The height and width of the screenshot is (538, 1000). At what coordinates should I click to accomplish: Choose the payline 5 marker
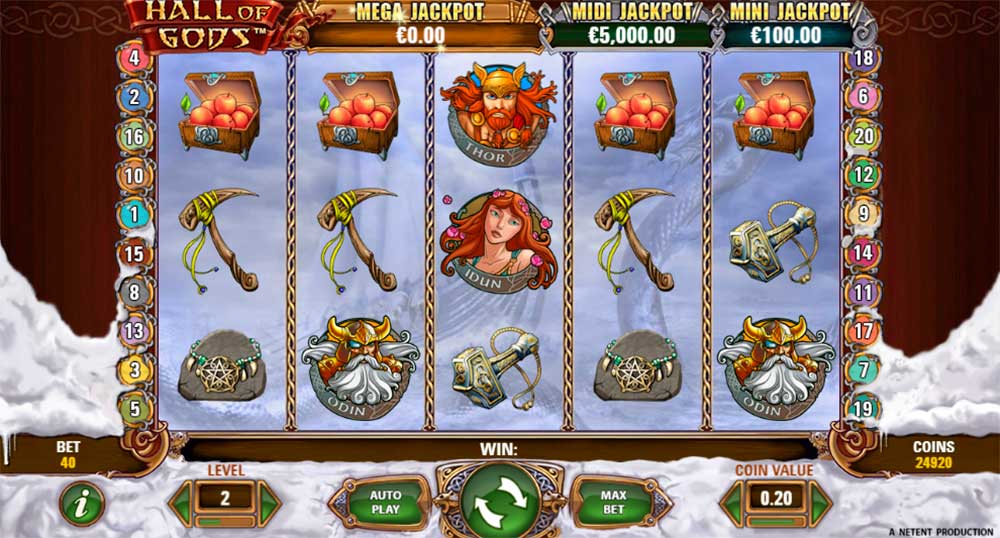(x=134, y=407)
